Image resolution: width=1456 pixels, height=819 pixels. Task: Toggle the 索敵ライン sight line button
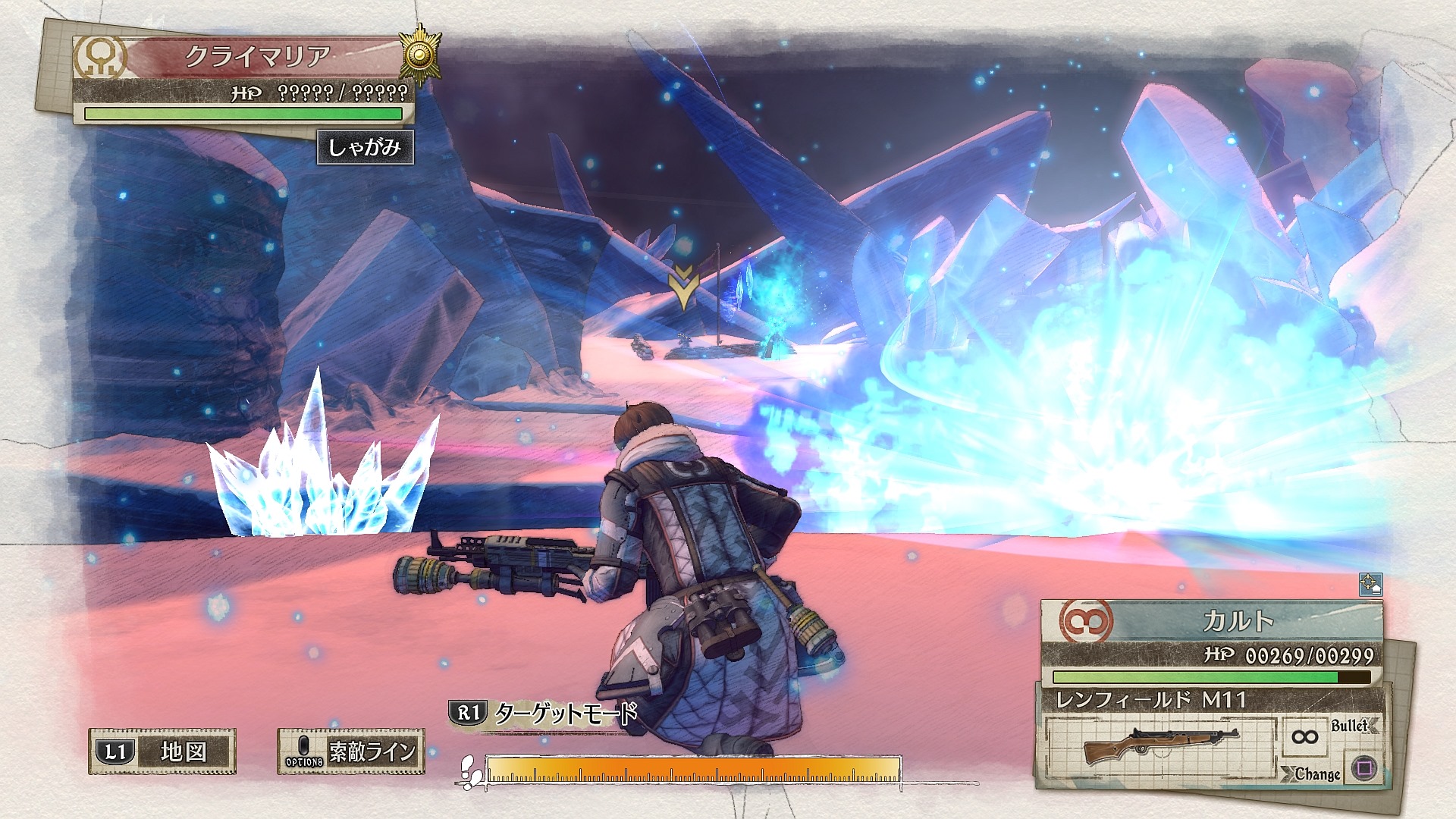tap(350, 751)
